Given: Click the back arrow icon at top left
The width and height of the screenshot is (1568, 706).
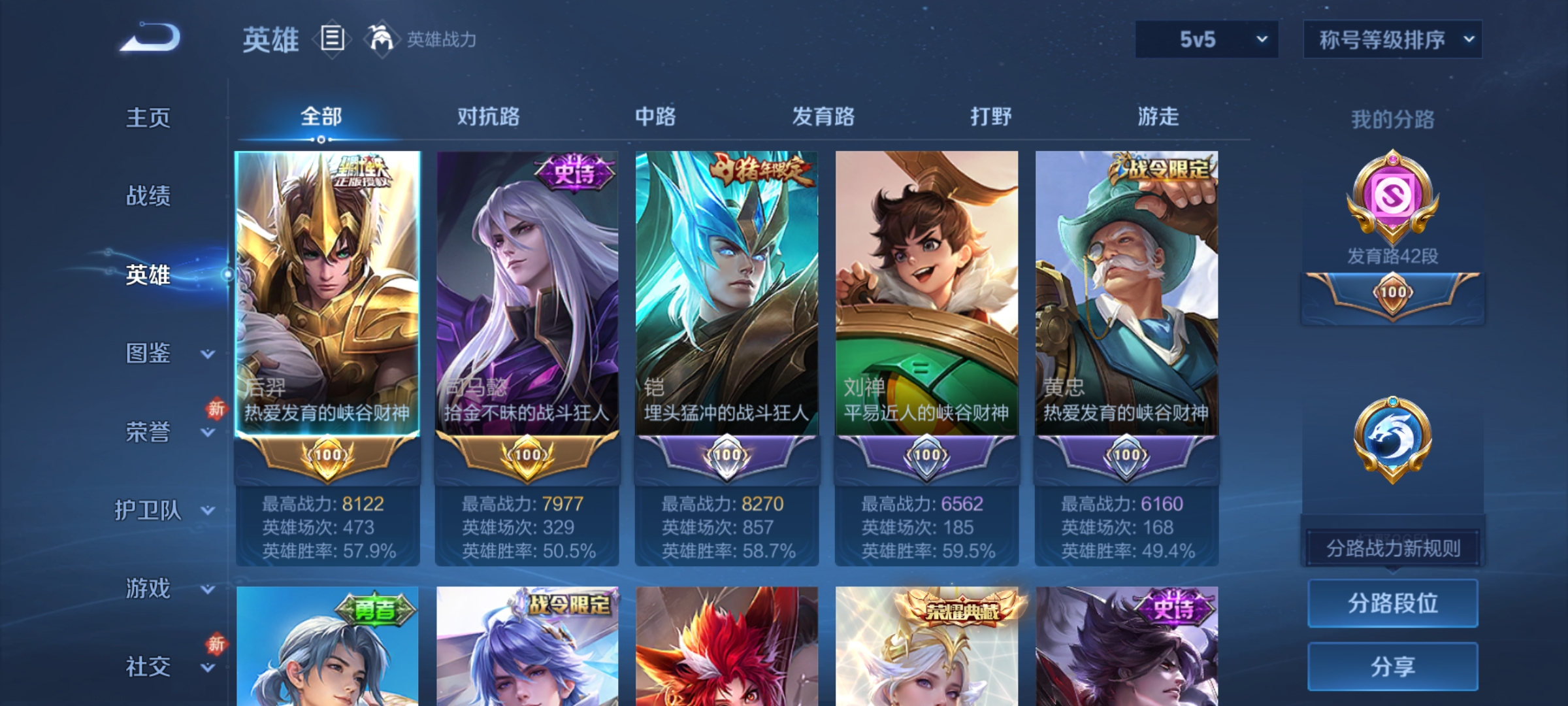Looking at the screenshot, I should pos(147,36).
